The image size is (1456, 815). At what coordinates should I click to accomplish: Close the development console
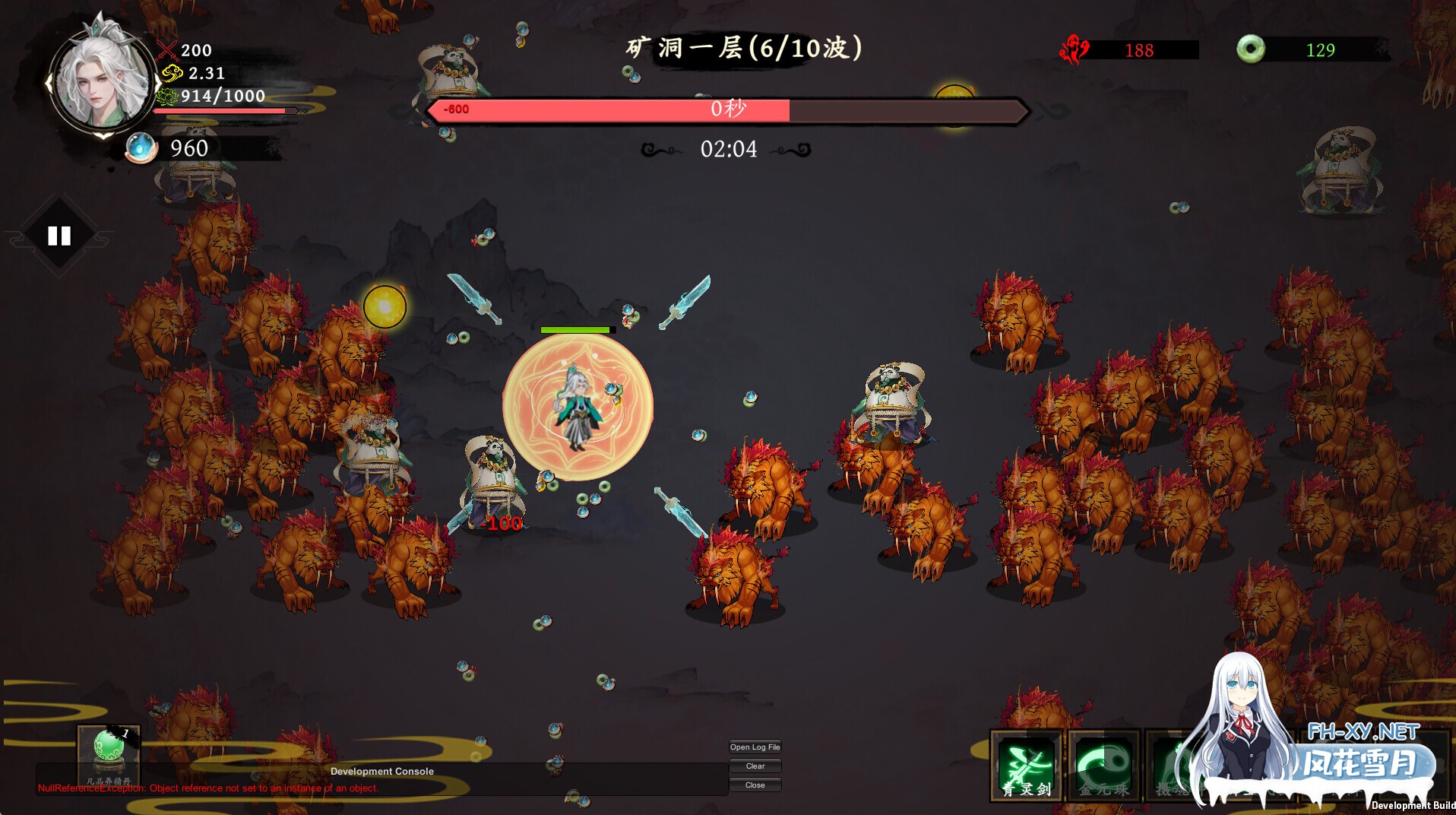(x=755, y=785)
